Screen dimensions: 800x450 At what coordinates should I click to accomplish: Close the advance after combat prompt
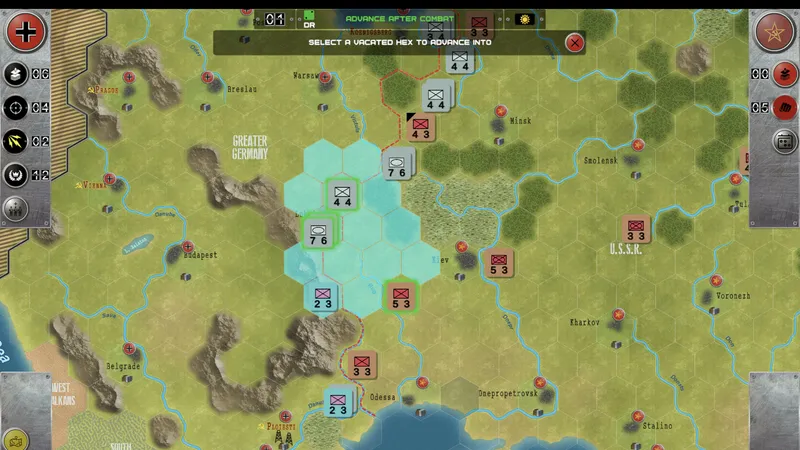(574, 42)
